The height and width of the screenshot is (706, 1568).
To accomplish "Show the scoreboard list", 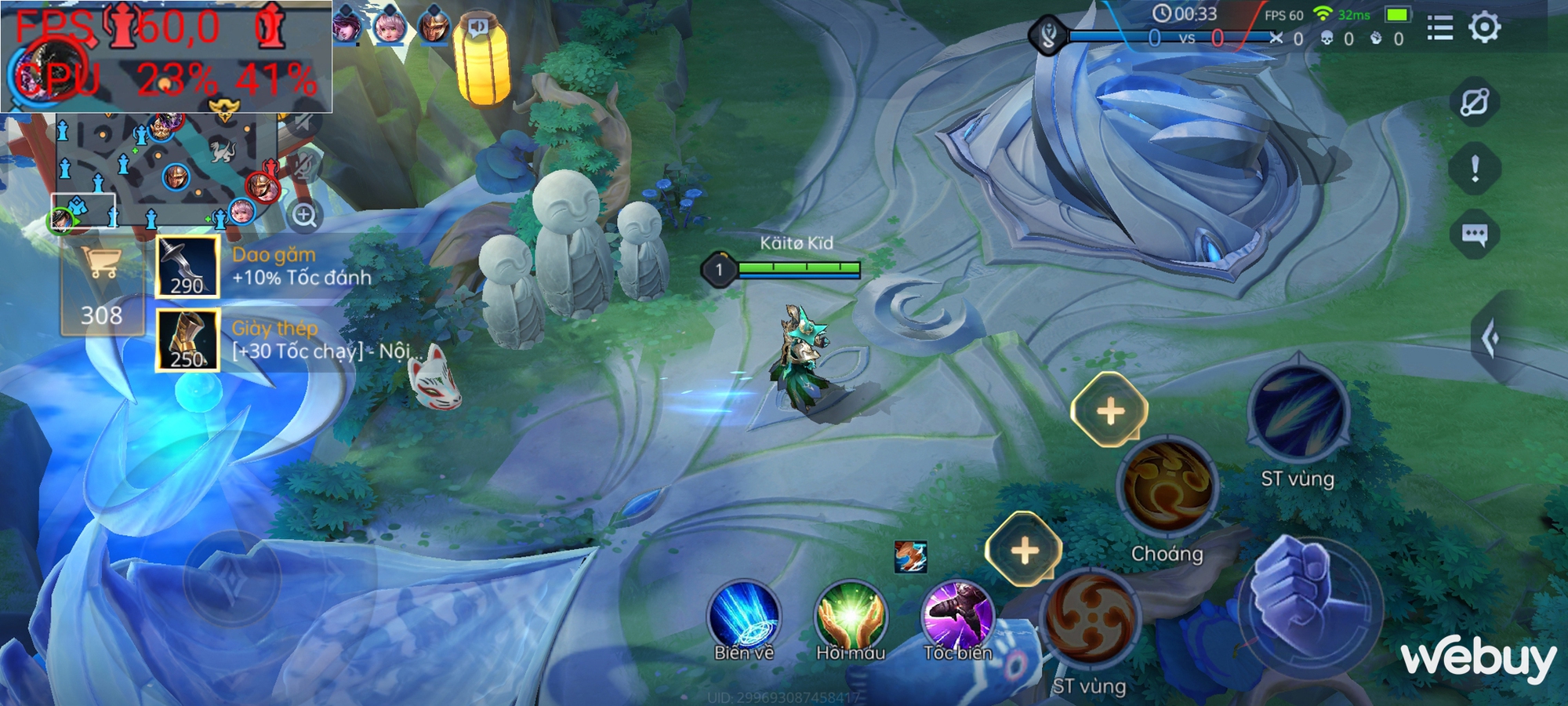I will pyautogui.click(x=1439, y=29).
